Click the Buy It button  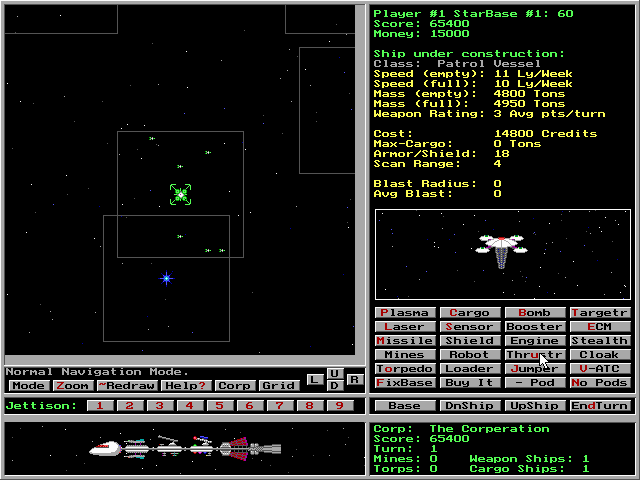[x=469, y=383]
